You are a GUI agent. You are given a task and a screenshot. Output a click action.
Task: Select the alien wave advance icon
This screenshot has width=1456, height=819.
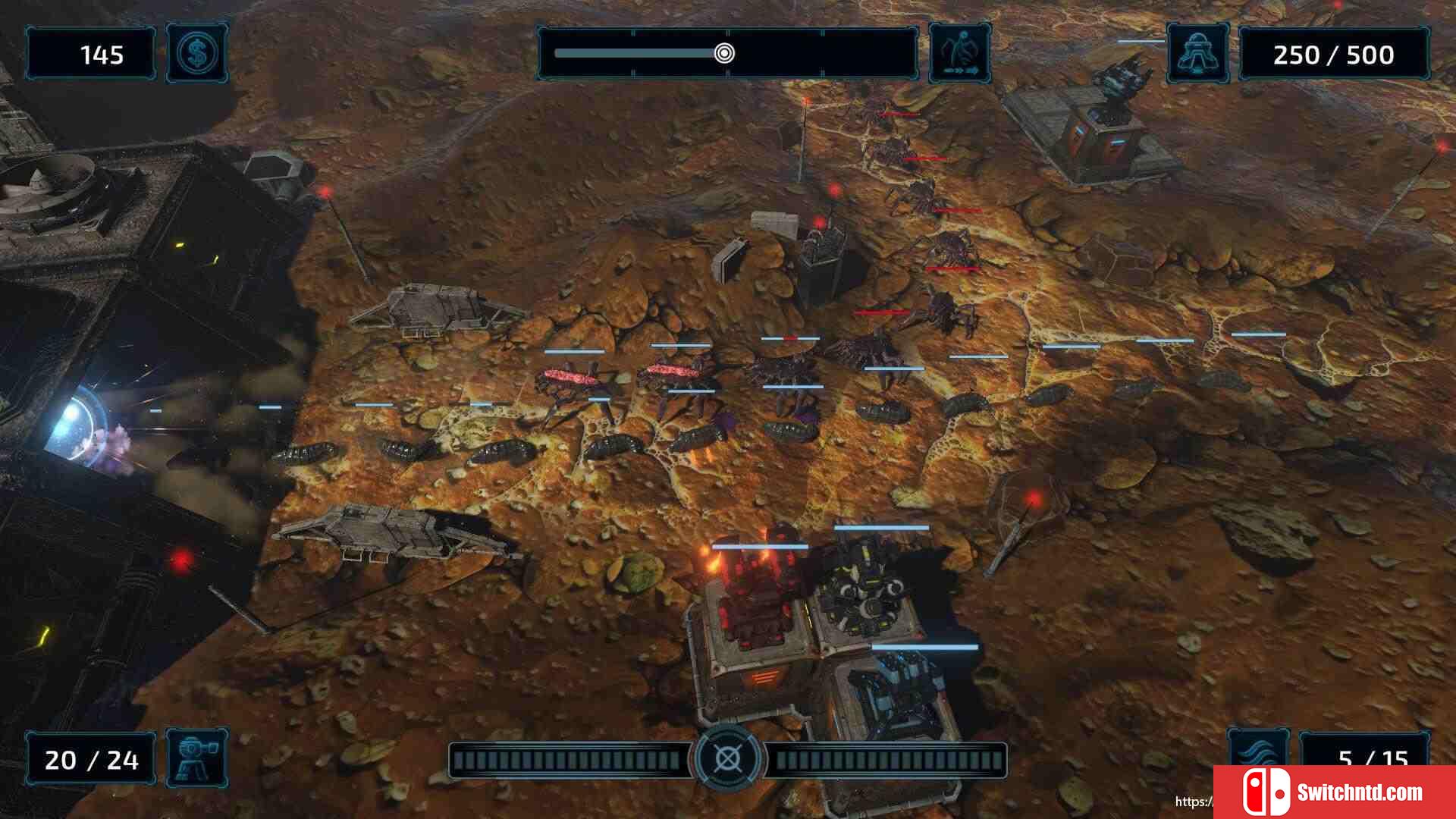[960, 54]
